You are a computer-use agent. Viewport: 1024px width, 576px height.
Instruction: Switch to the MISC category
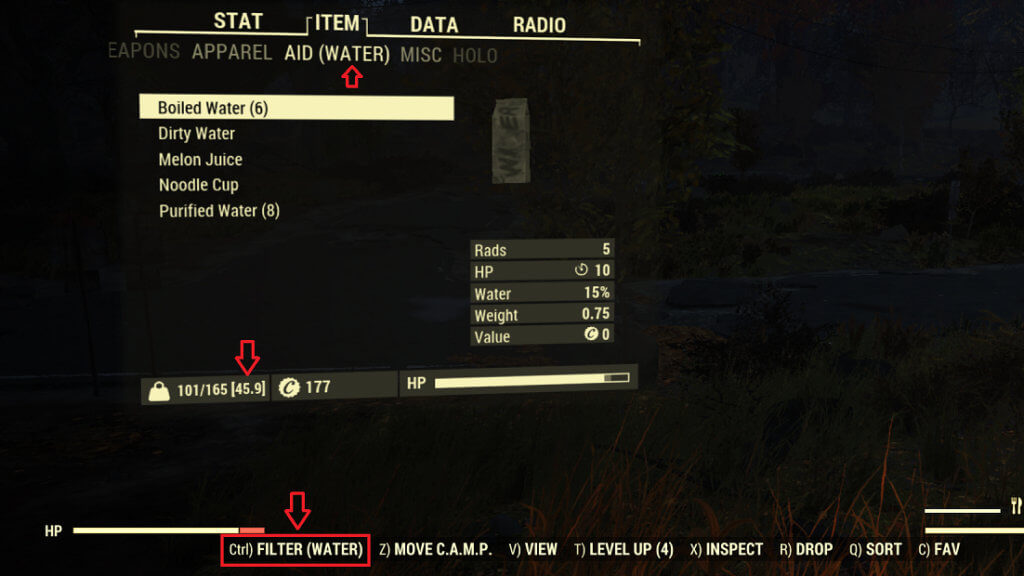tap(421, 55)
